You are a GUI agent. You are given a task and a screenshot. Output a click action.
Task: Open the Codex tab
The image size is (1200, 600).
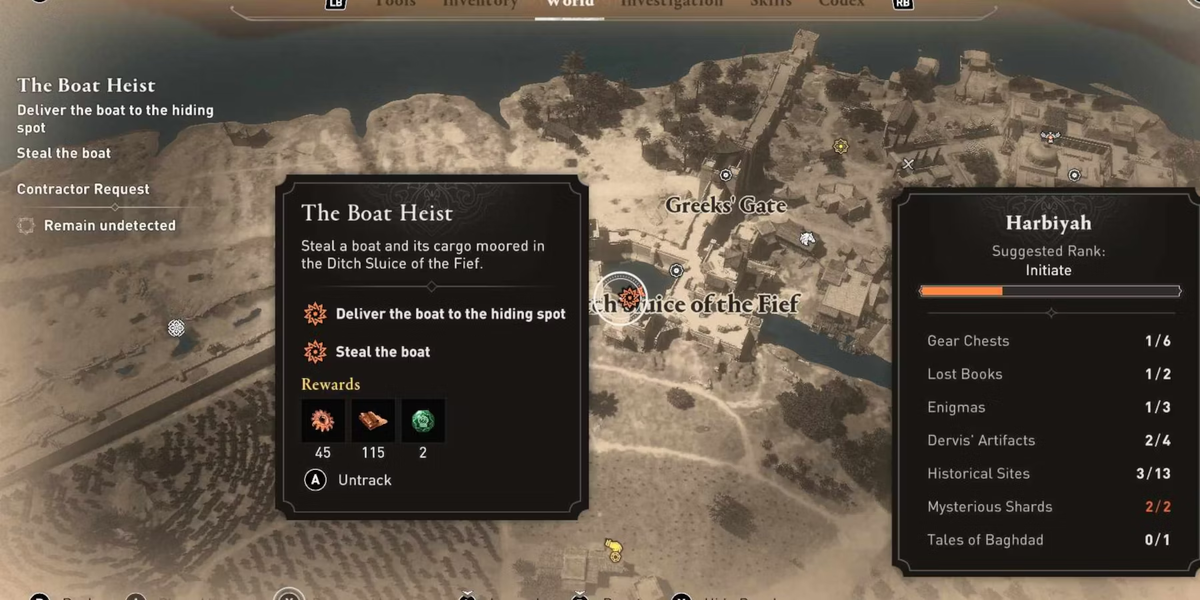pos(841,4)
